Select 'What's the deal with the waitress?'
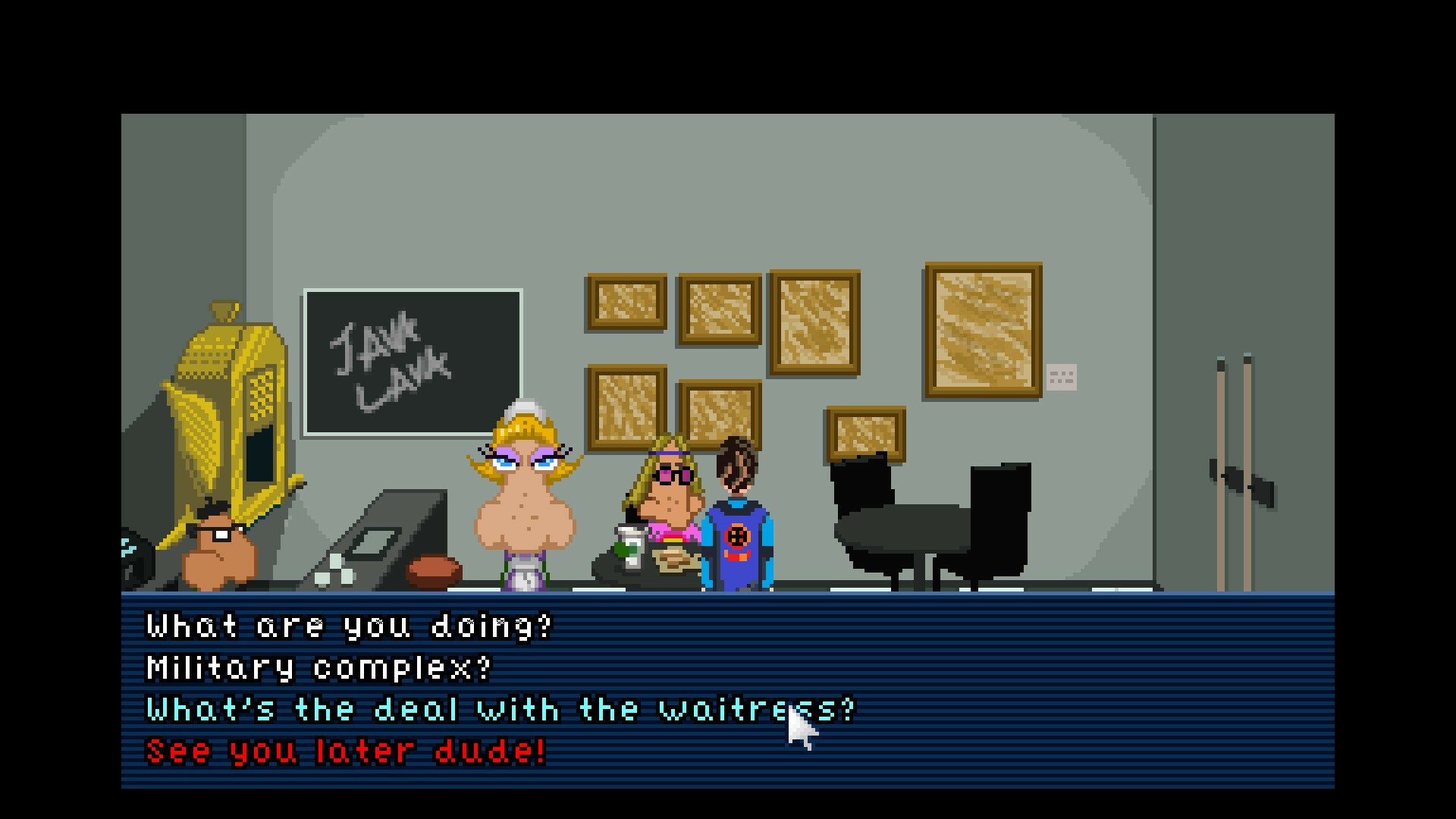 [500, 709]
